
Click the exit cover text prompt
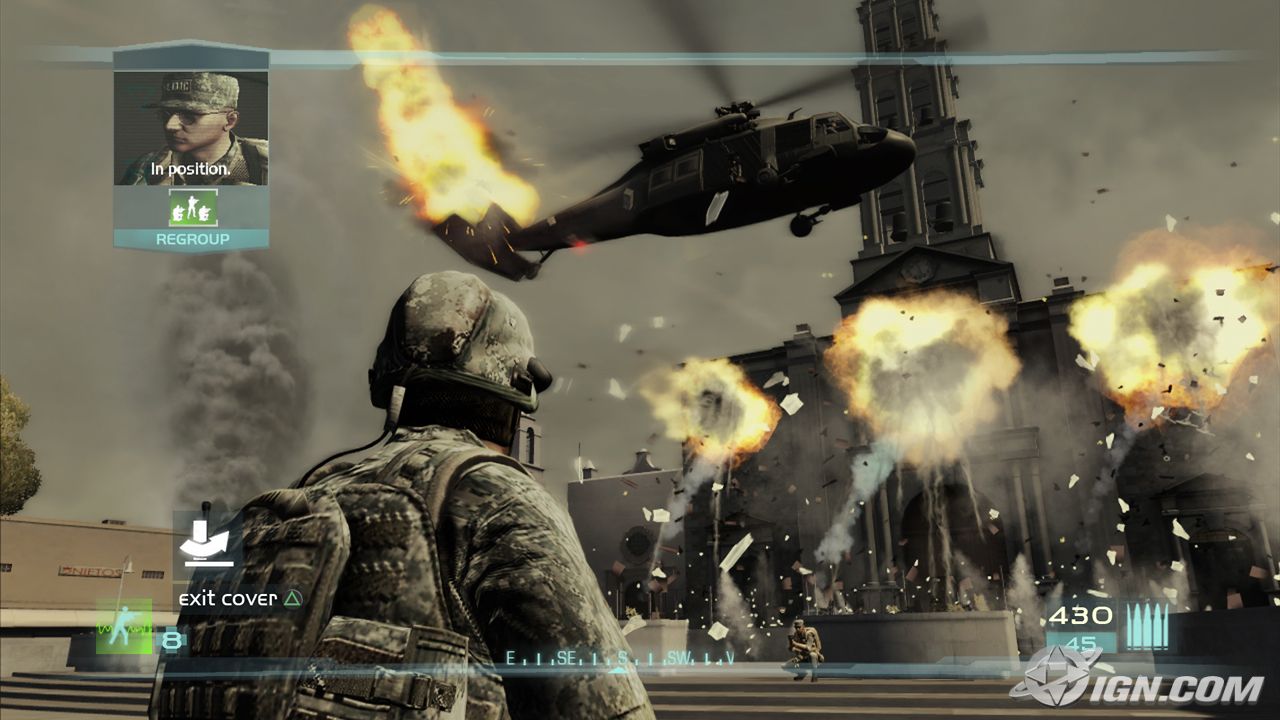230,597
